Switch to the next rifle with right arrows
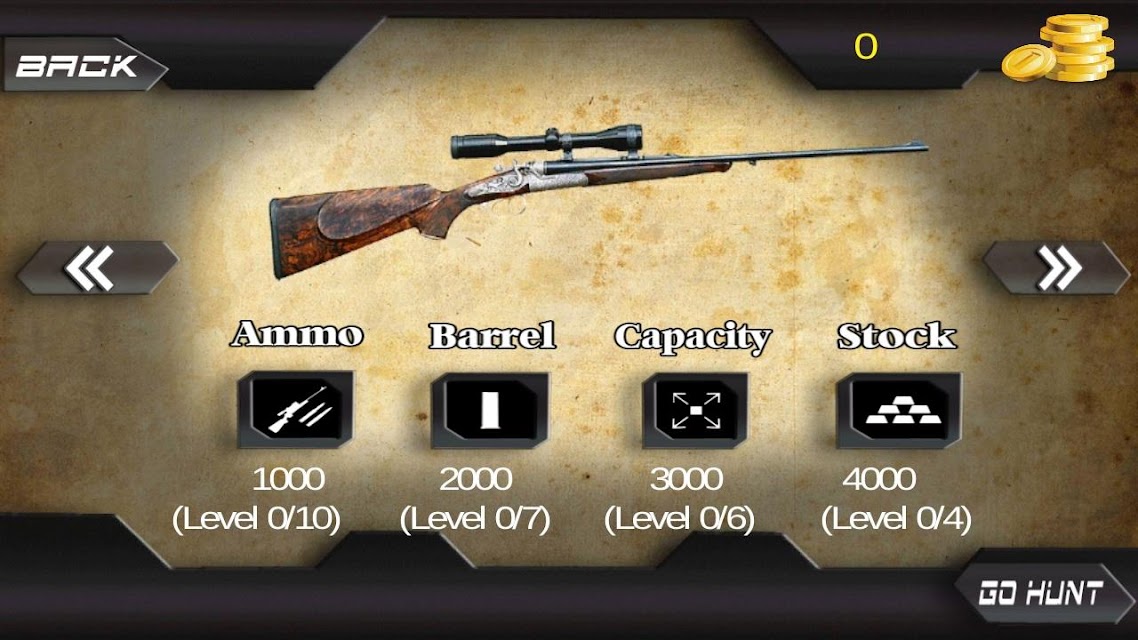Screen dimensions: 1138x640 click(x=1057, y=268)
